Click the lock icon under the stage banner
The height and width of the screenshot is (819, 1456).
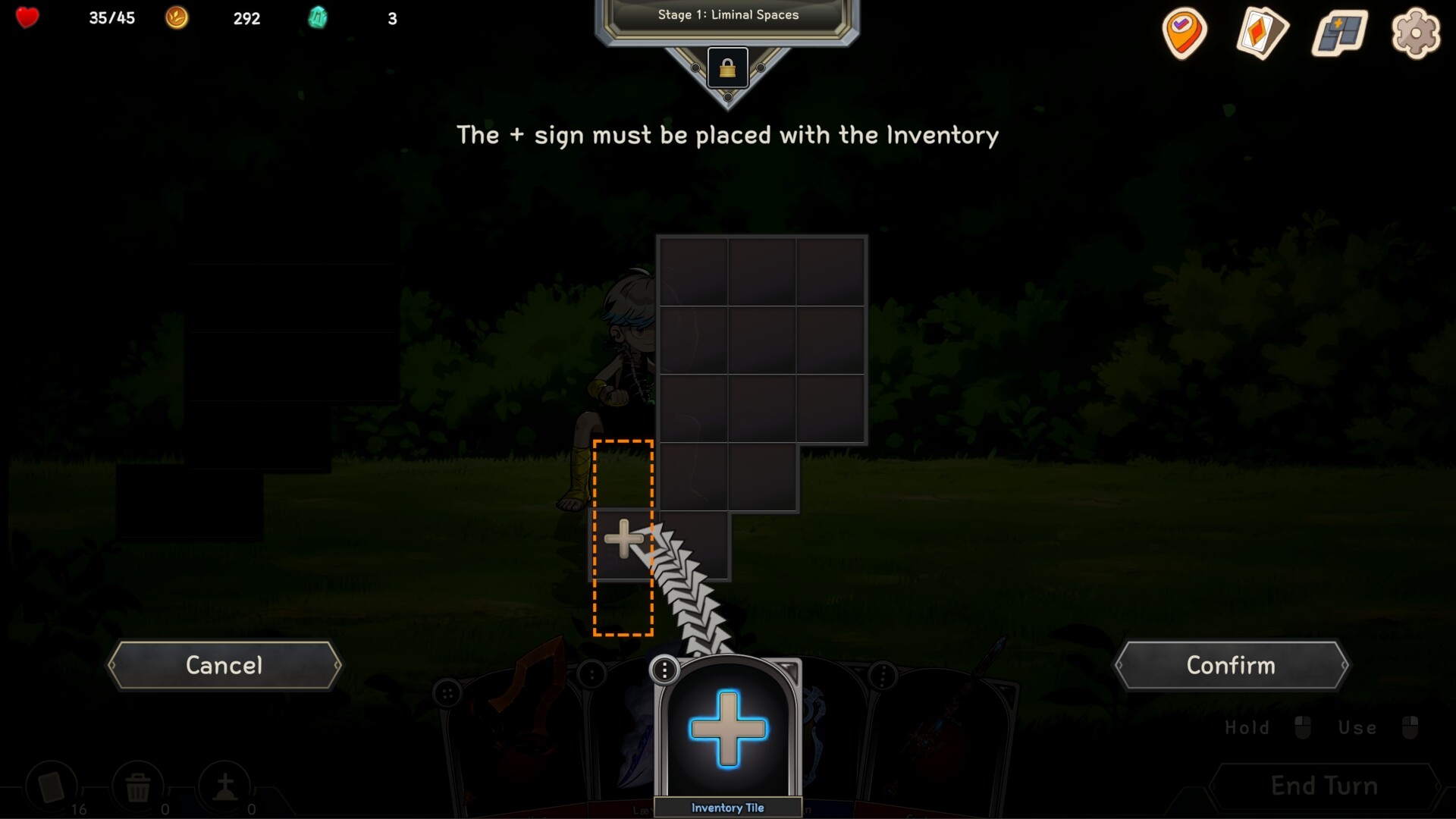(727, 68)
